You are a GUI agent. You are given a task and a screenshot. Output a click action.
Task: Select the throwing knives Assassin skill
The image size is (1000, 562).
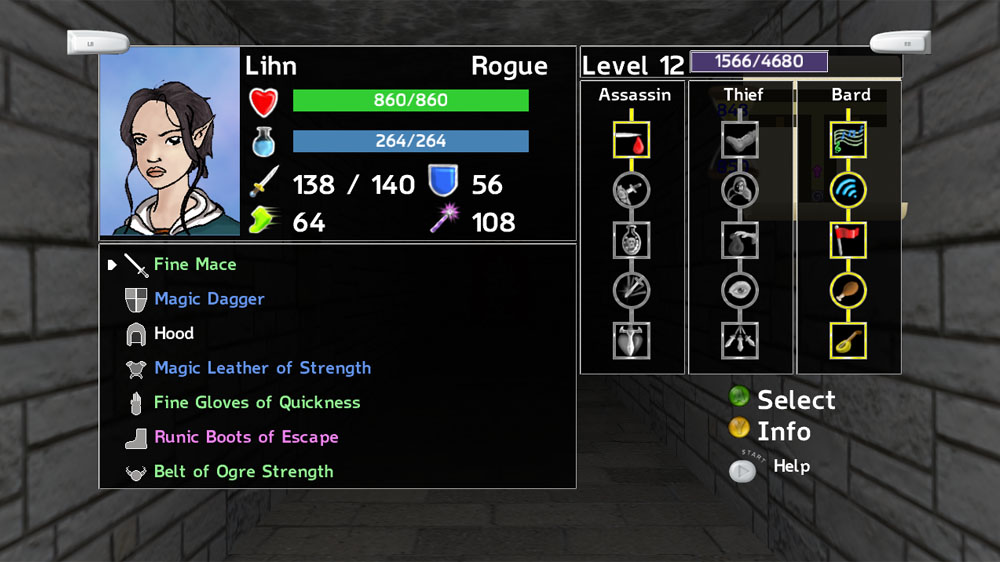632,290
